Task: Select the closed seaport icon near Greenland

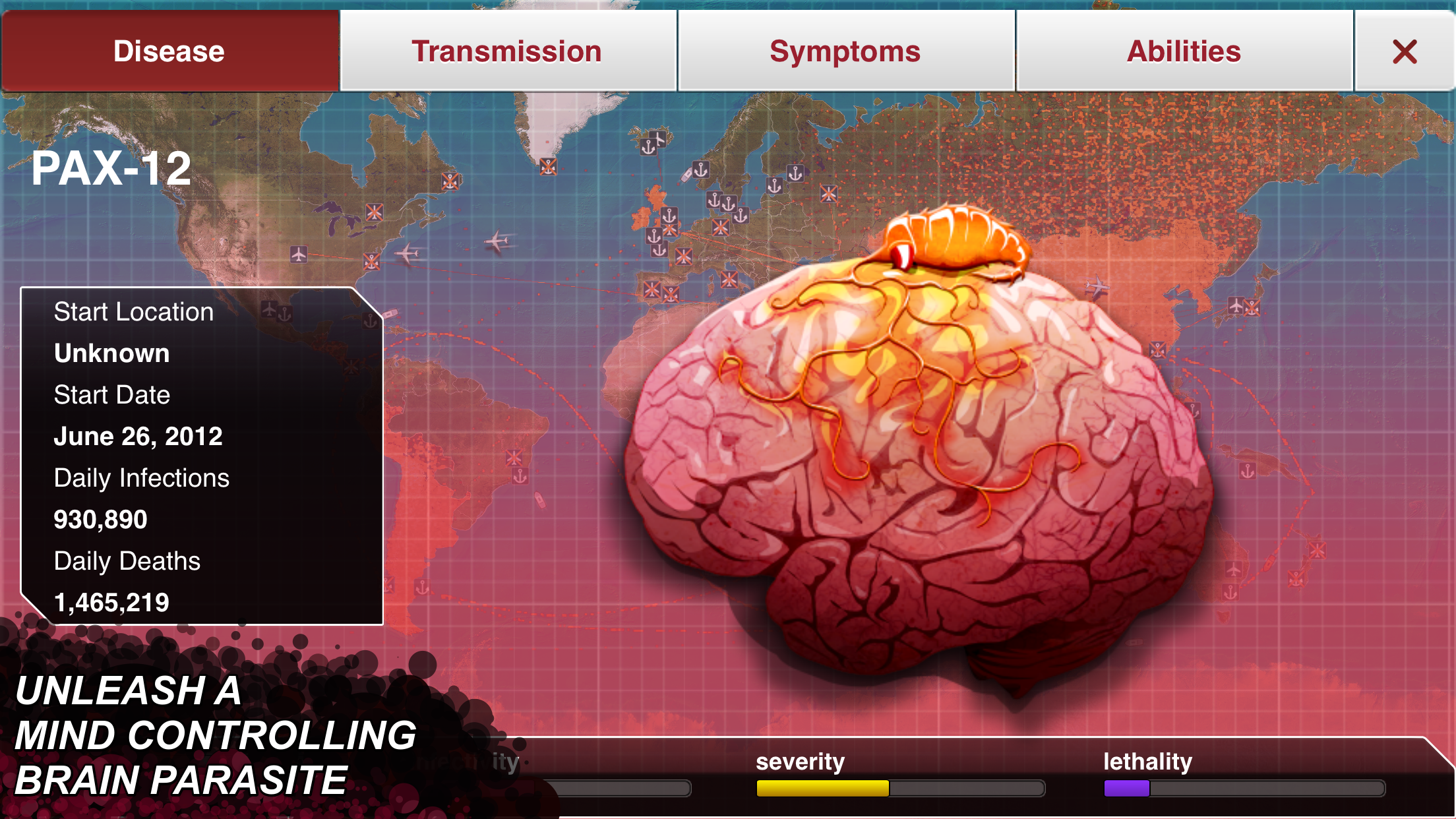Action: coord(549,168)
